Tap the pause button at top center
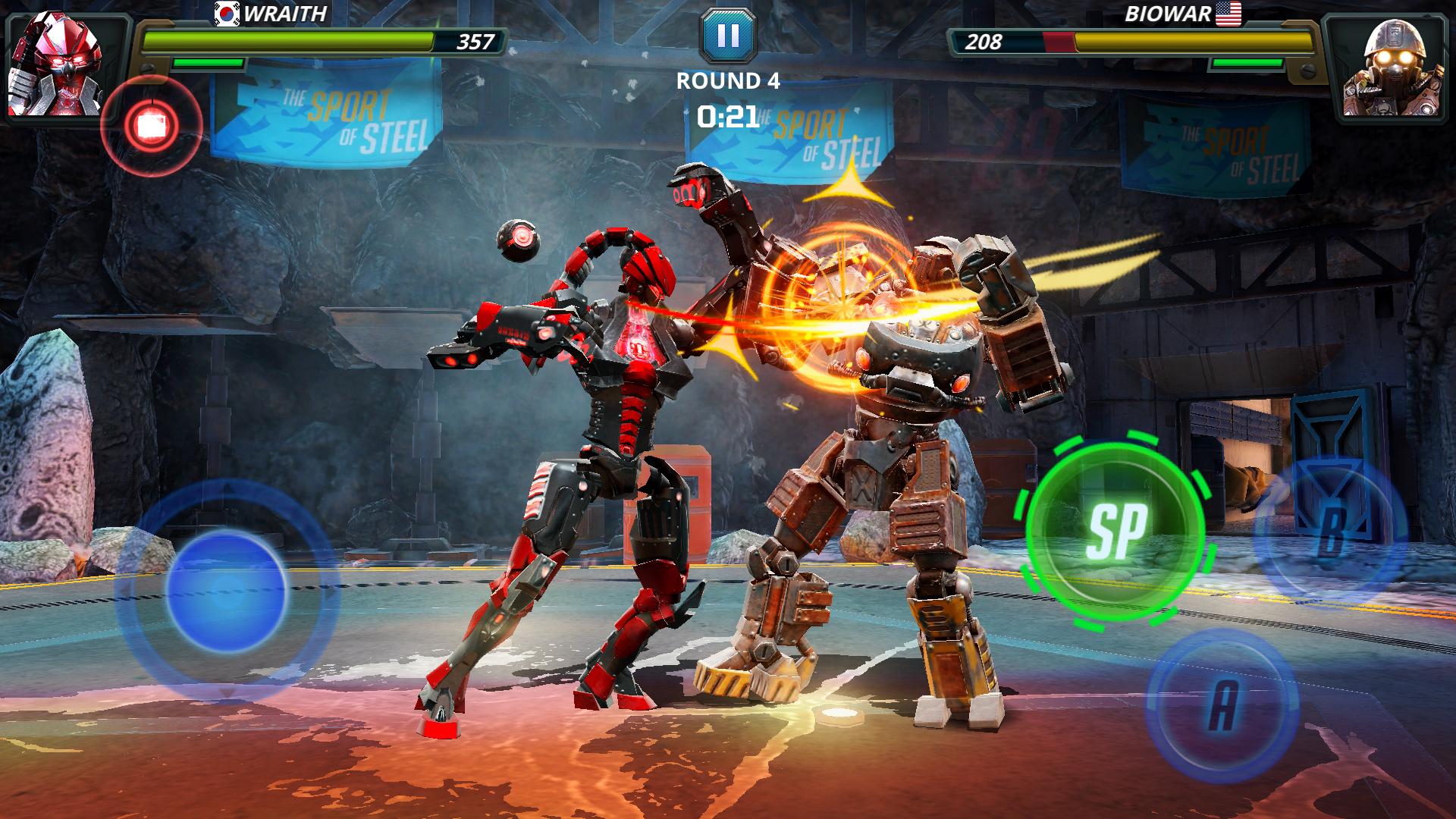 729,36
